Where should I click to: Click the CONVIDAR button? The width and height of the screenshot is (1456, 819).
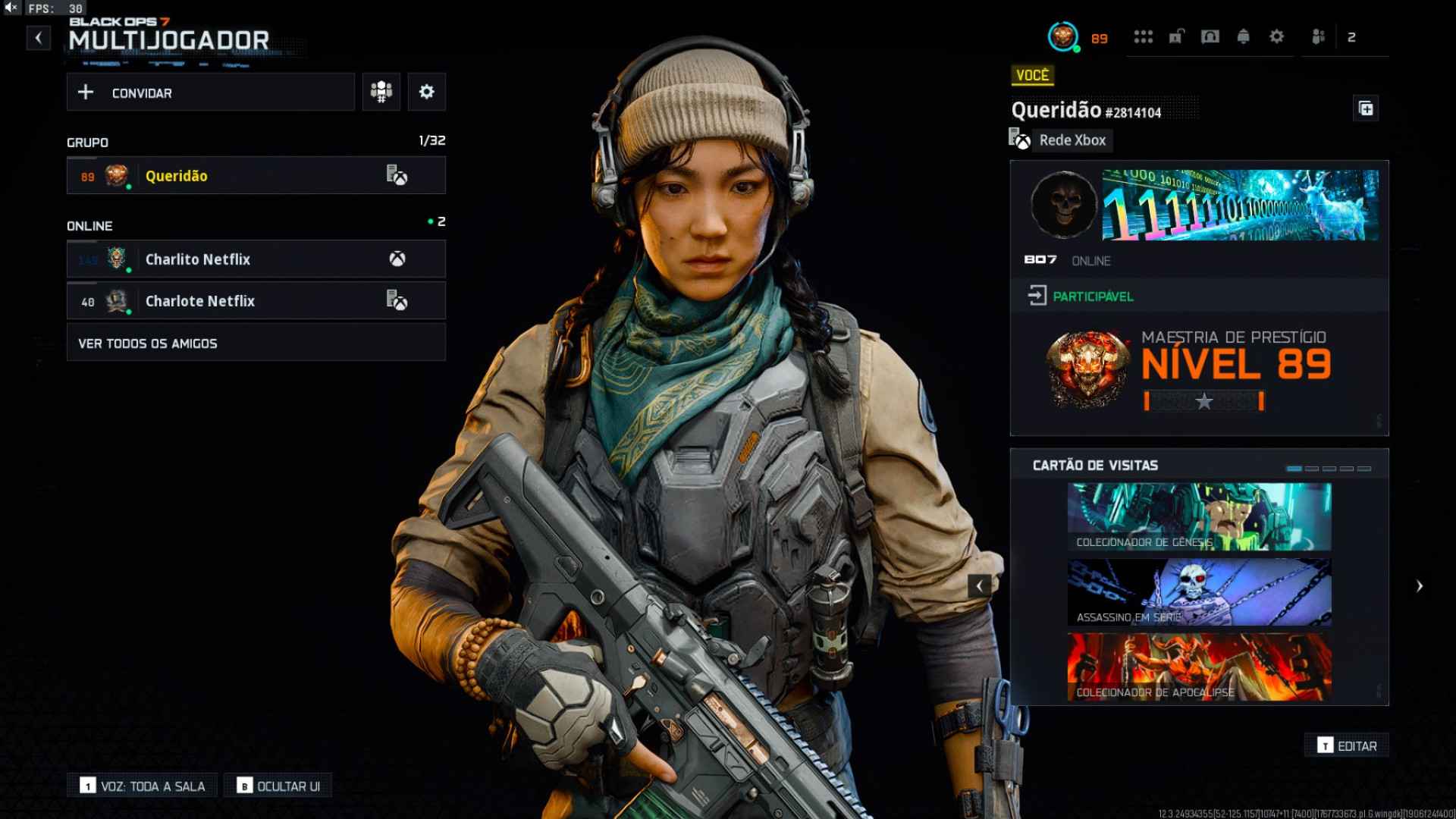211,92
